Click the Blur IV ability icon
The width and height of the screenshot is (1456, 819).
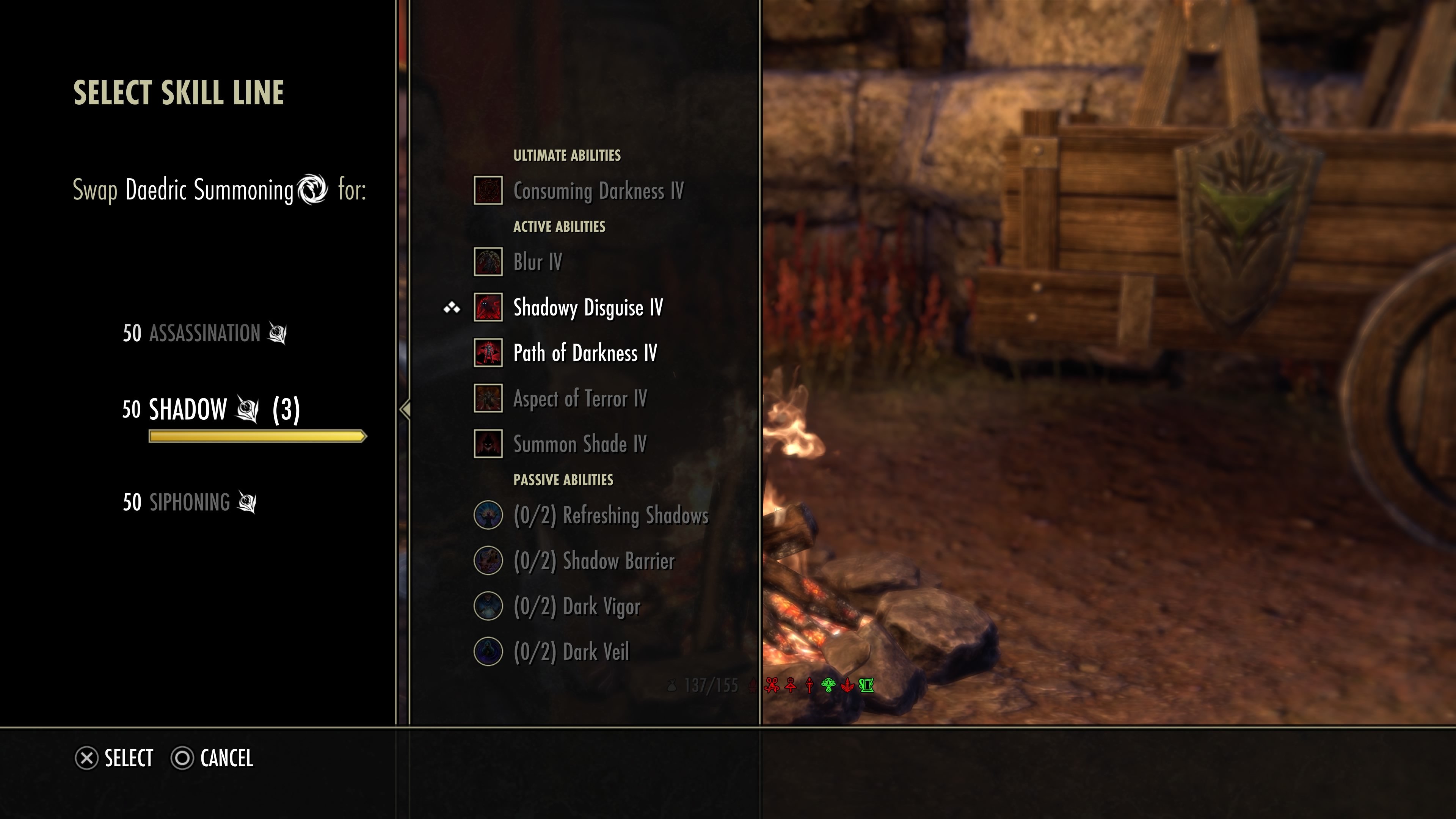(488, 262)
